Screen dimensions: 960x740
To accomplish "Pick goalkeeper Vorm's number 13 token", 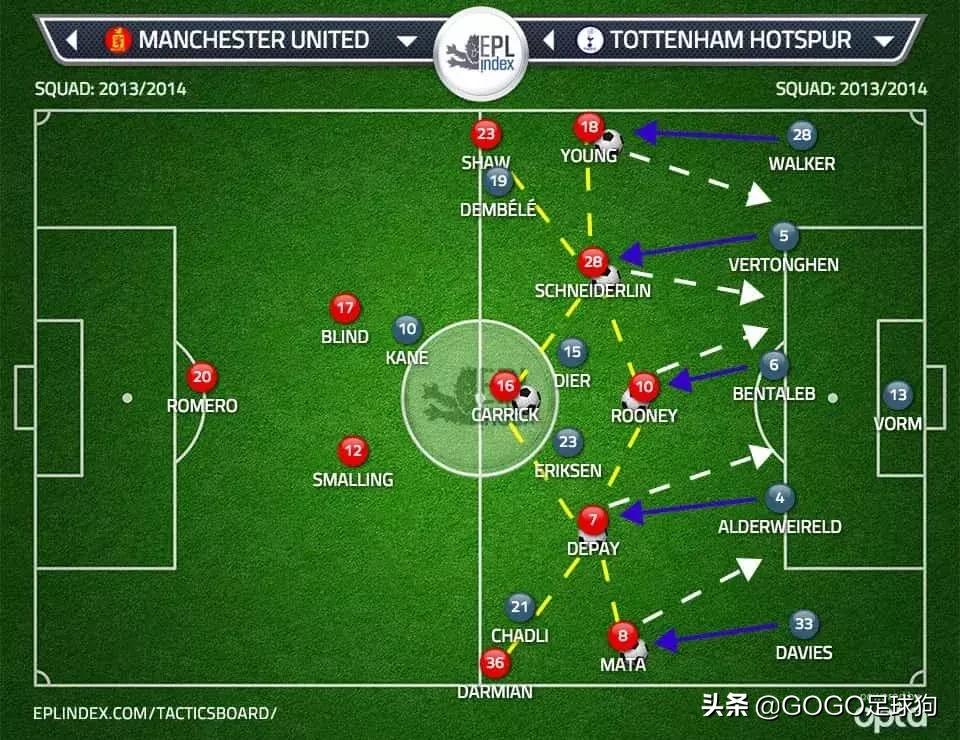I will (x=898, y=395).
